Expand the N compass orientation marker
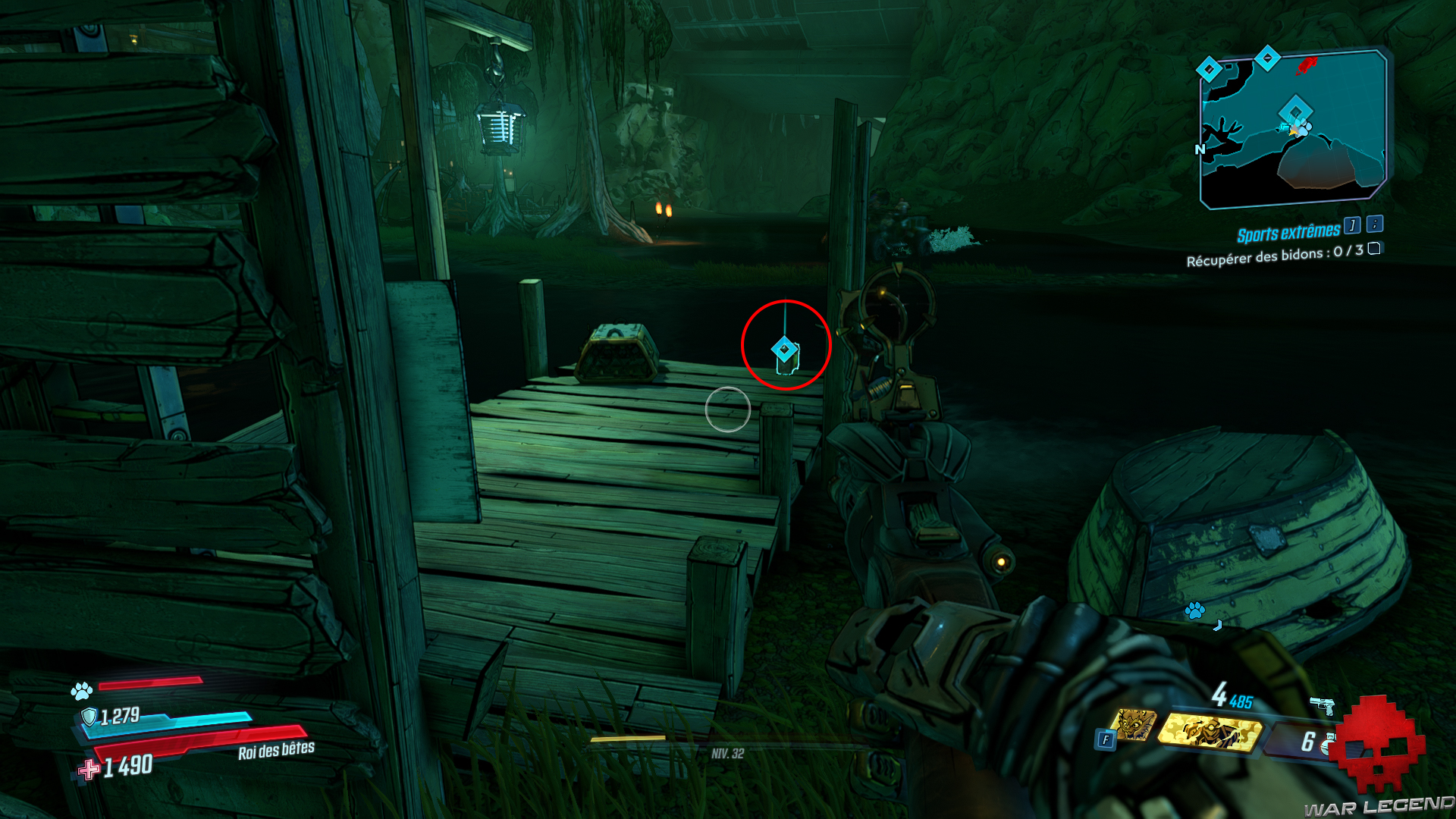1456x819 pixels. [x=1200, y=150]
